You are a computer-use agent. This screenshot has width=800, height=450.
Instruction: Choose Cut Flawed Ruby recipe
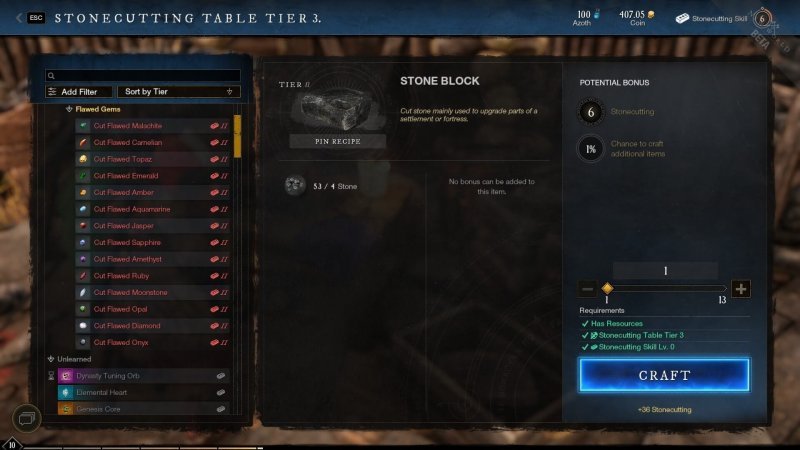[120, 276]
